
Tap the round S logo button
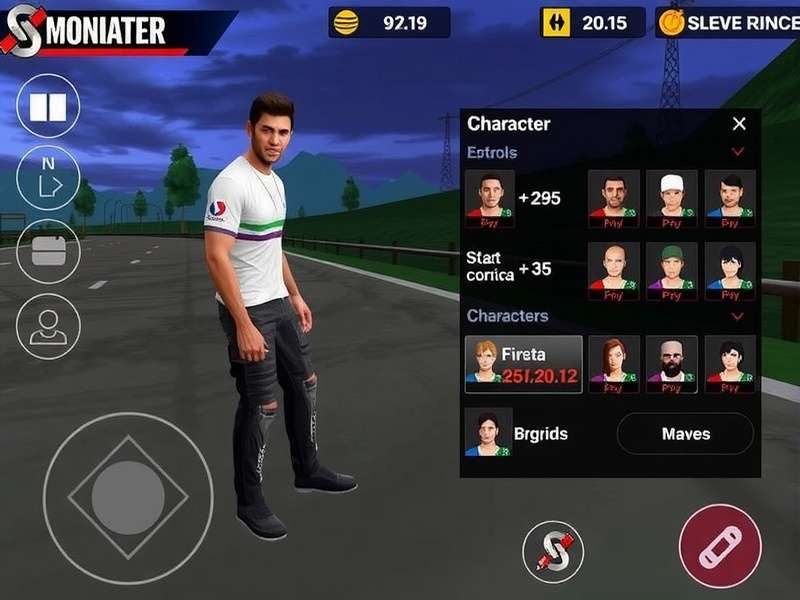[553, 551]
